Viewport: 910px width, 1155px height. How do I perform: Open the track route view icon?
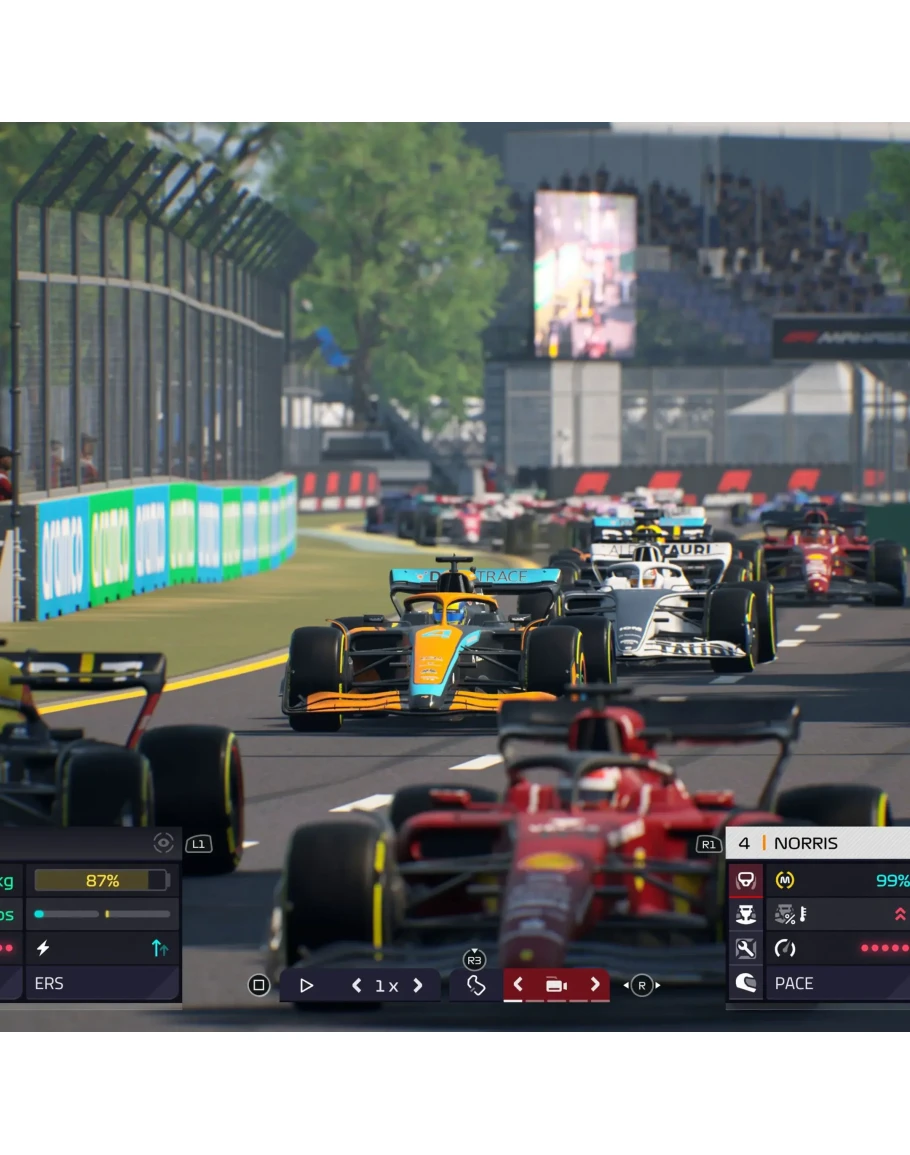tap(476, 985)
